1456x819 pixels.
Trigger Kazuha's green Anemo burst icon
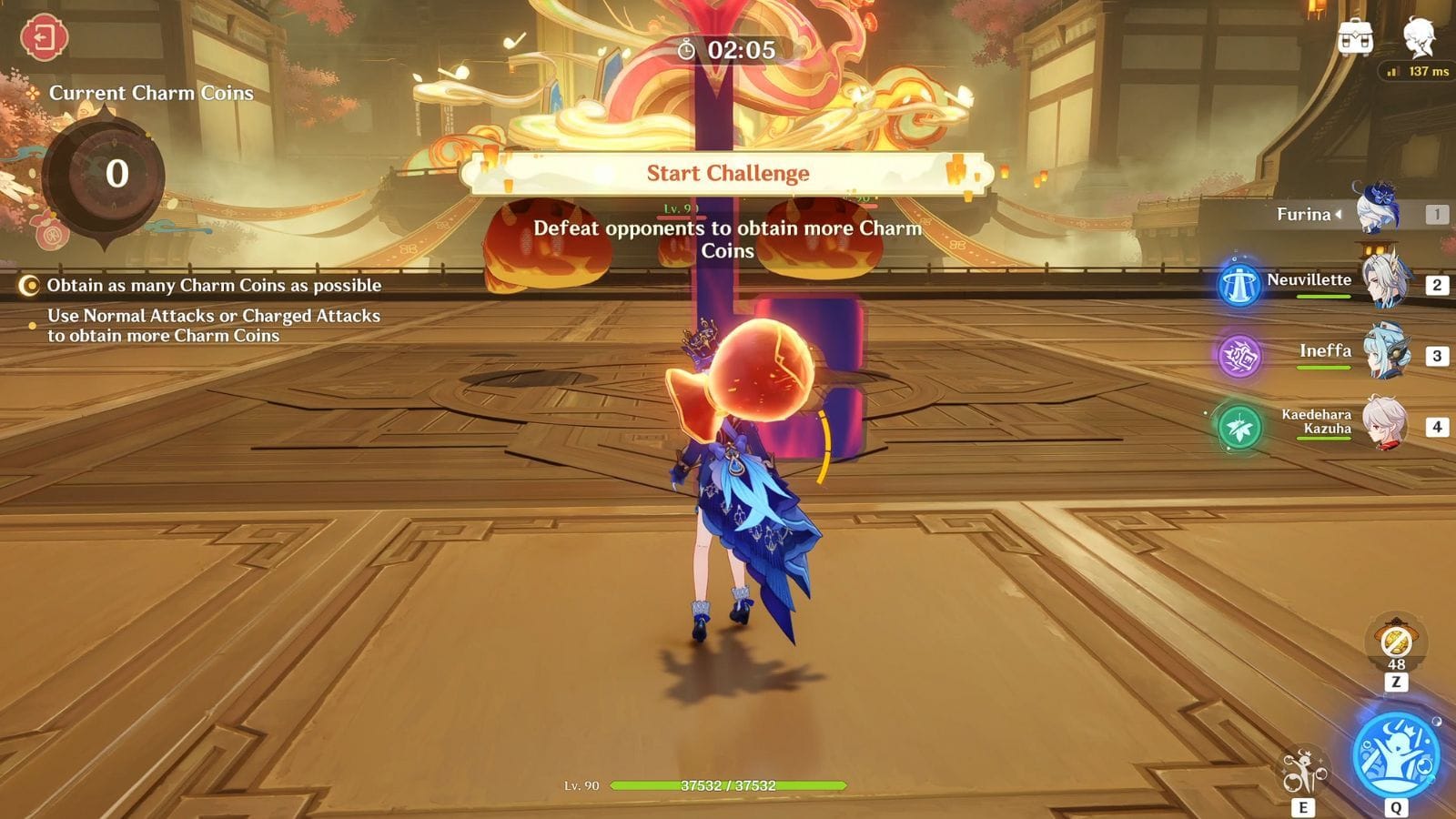pos(1239,427)
